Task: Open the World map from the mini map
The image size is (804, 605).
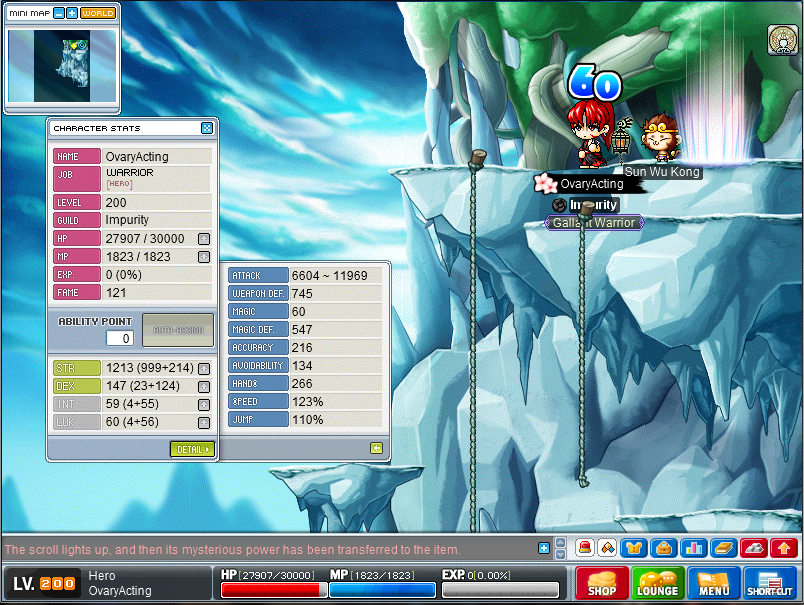Action: tap(97, 13)
